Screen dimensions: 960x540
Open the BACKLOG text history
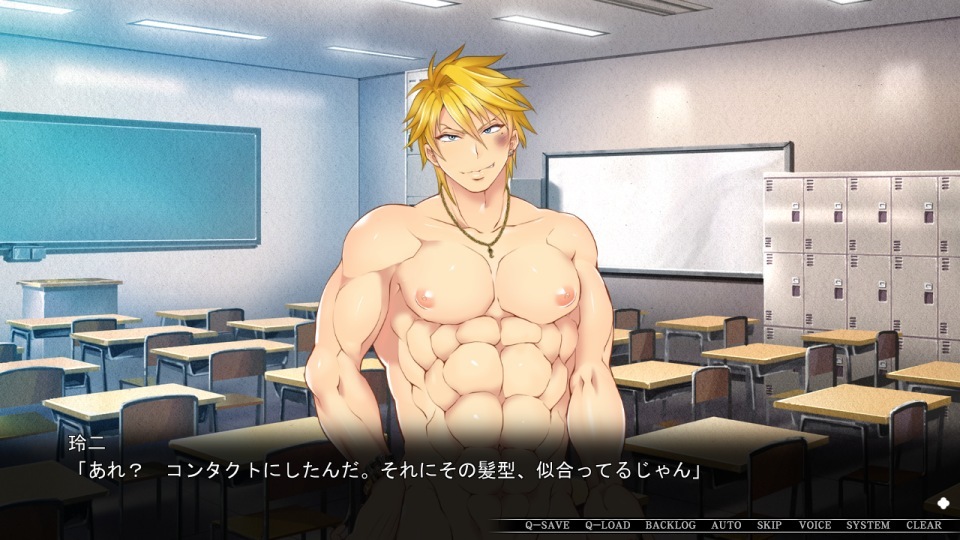point(670,525)
